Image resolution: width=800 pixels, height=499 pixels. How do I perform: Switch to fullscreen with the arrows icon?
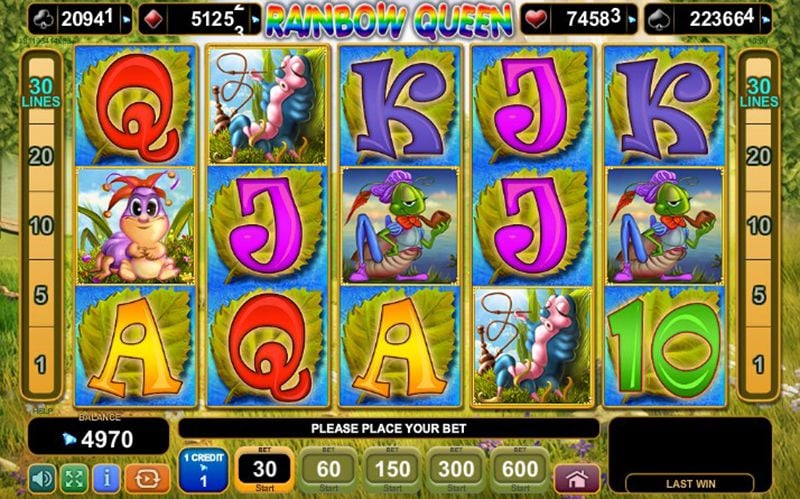point(75,476)
